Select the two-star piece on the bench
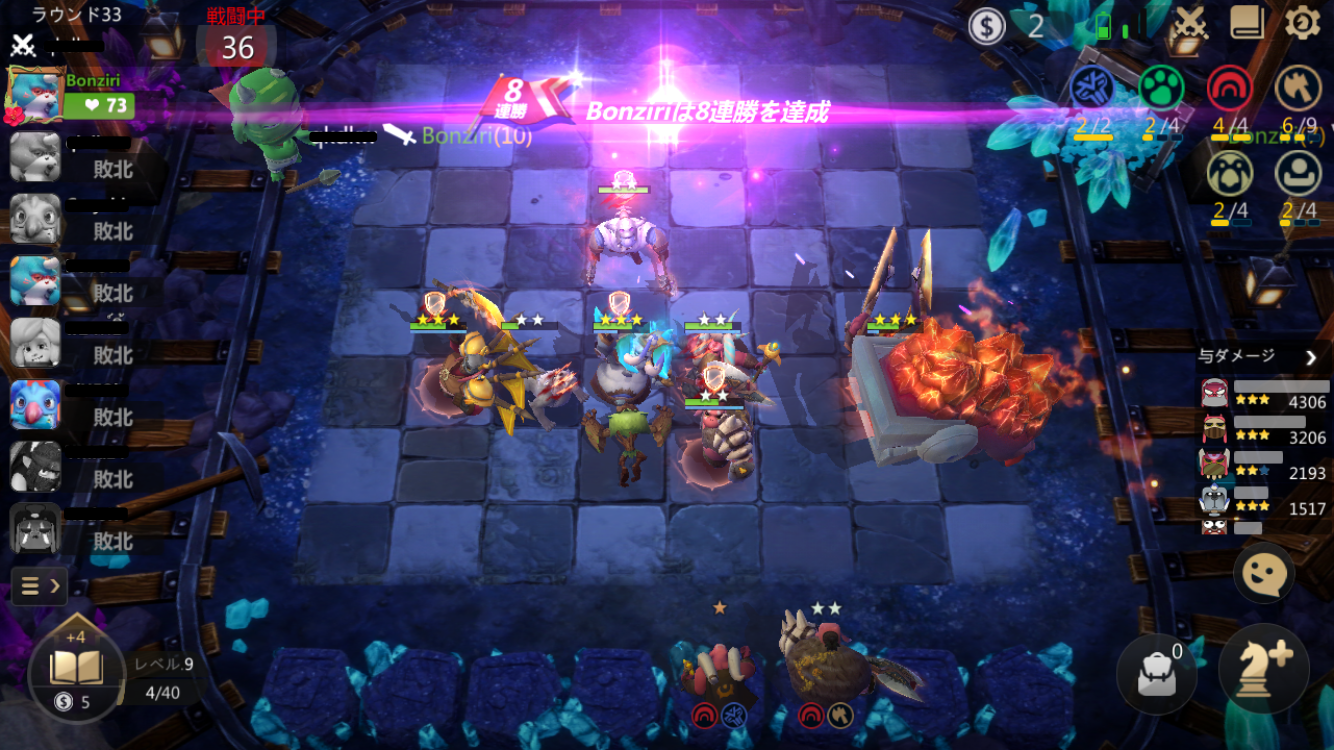 tap(826, 660)
